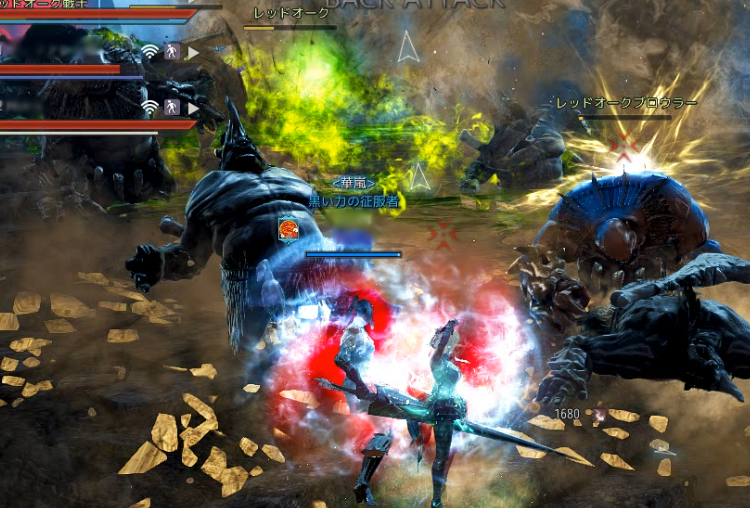Click the second party member's person icon
Screen dimensions: 750x508
pyautogui.click(x=172, y=107)
